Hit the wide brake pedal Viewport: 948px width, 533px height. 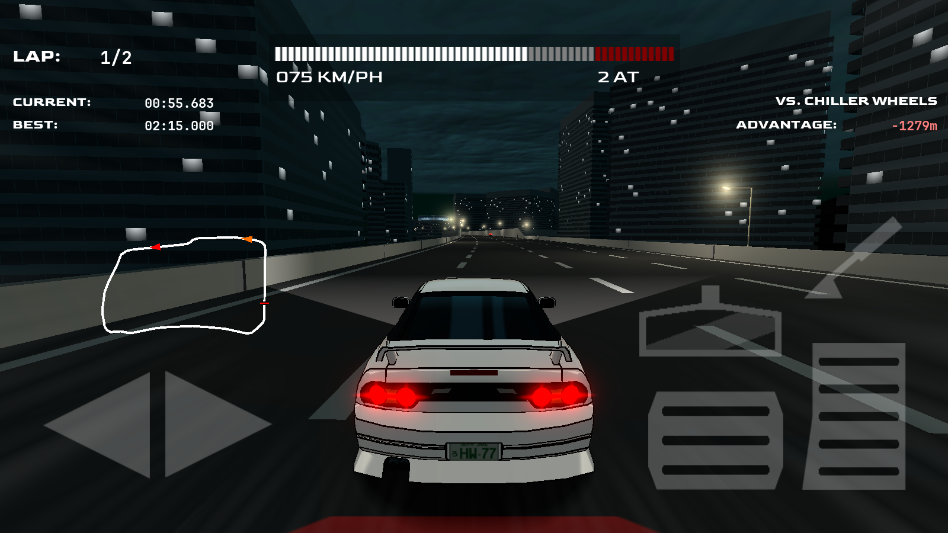pos(715,440)
